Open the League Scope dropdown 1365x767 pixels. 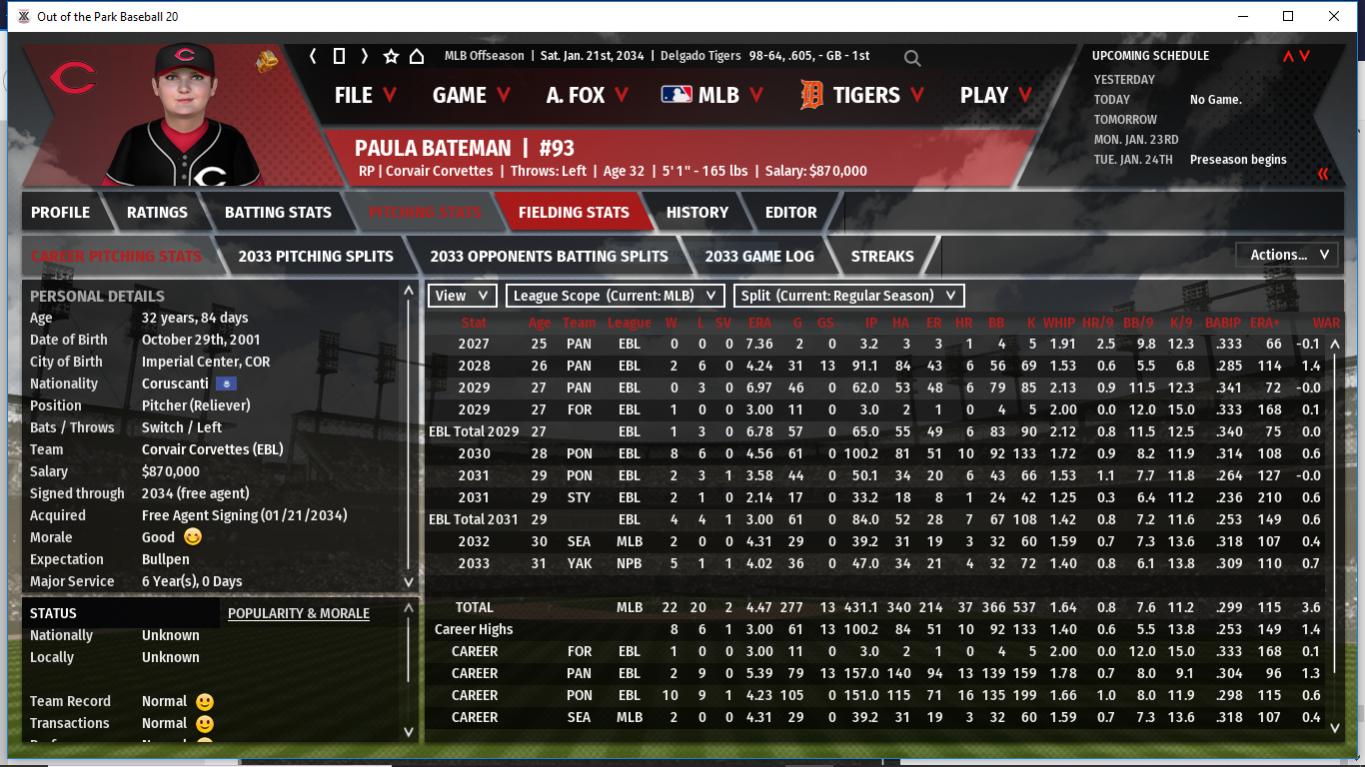coord(615,296)
